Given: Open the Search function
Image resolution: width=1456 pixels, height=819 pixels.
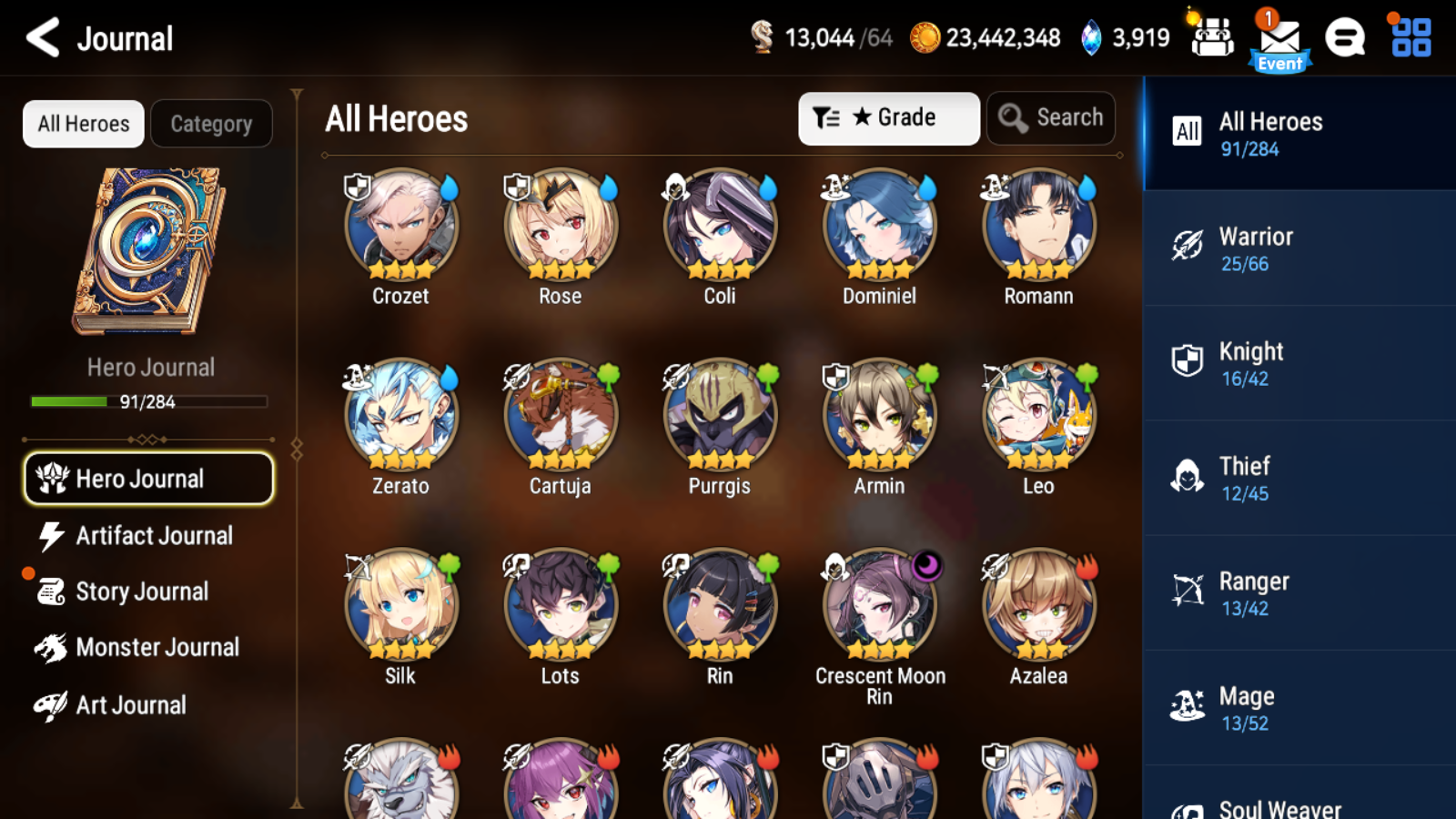Looking at the screenshot, I should (x=1050, y=117).
